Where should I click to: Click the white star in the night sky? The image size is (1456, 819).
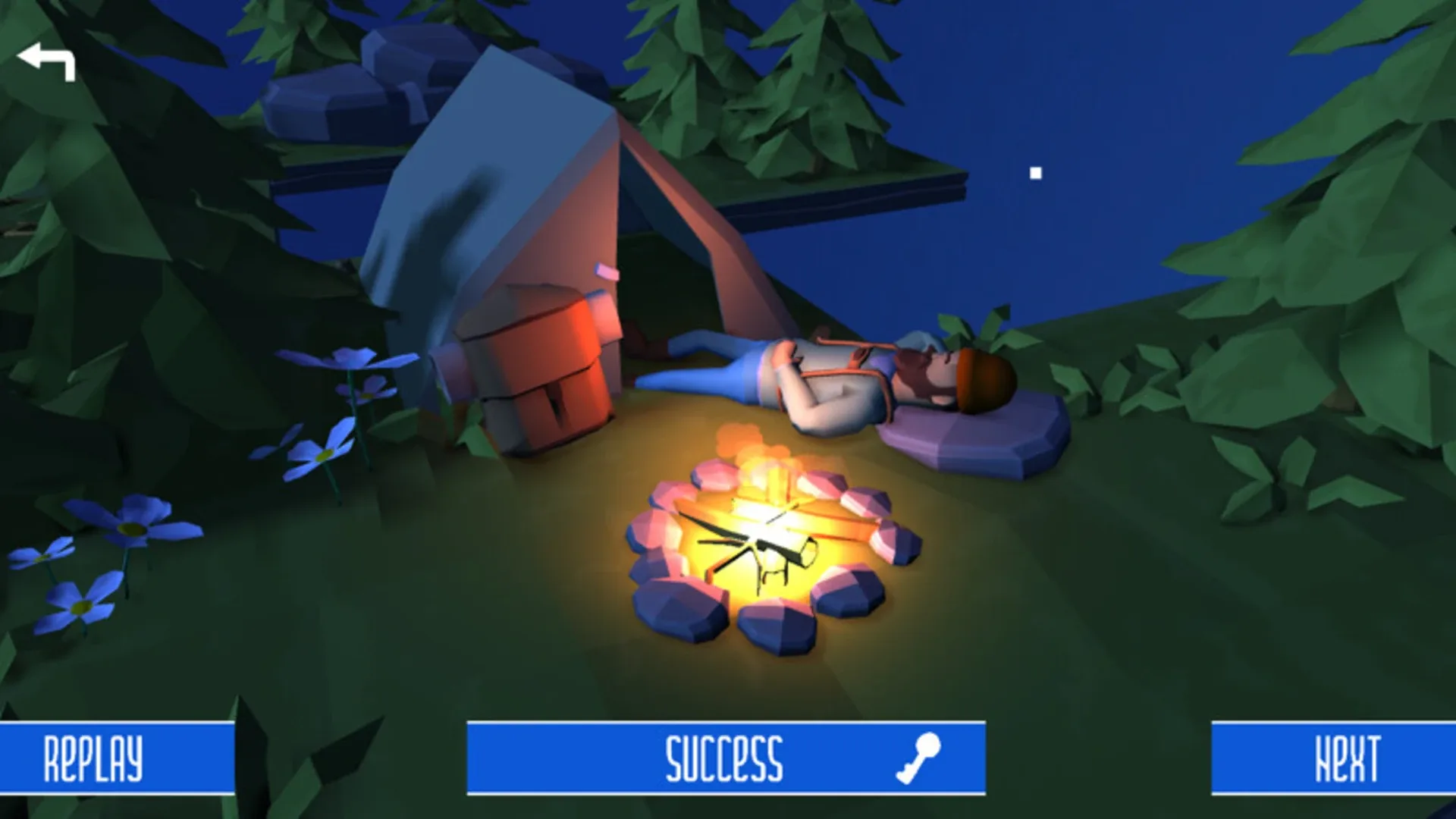pos(1036,172)
